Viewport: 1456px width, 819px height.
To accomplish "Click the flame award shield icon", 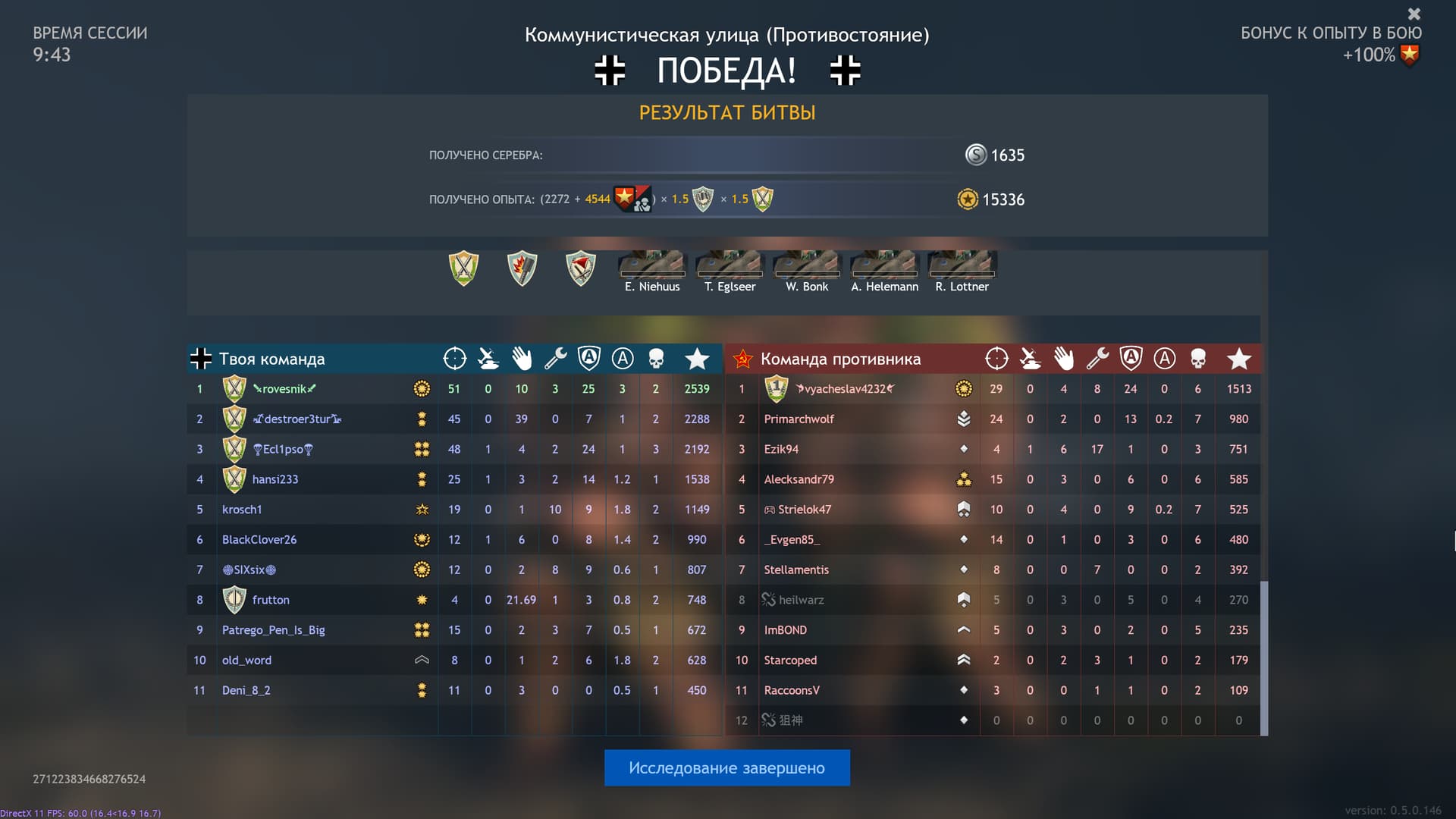I will point(522,268).
